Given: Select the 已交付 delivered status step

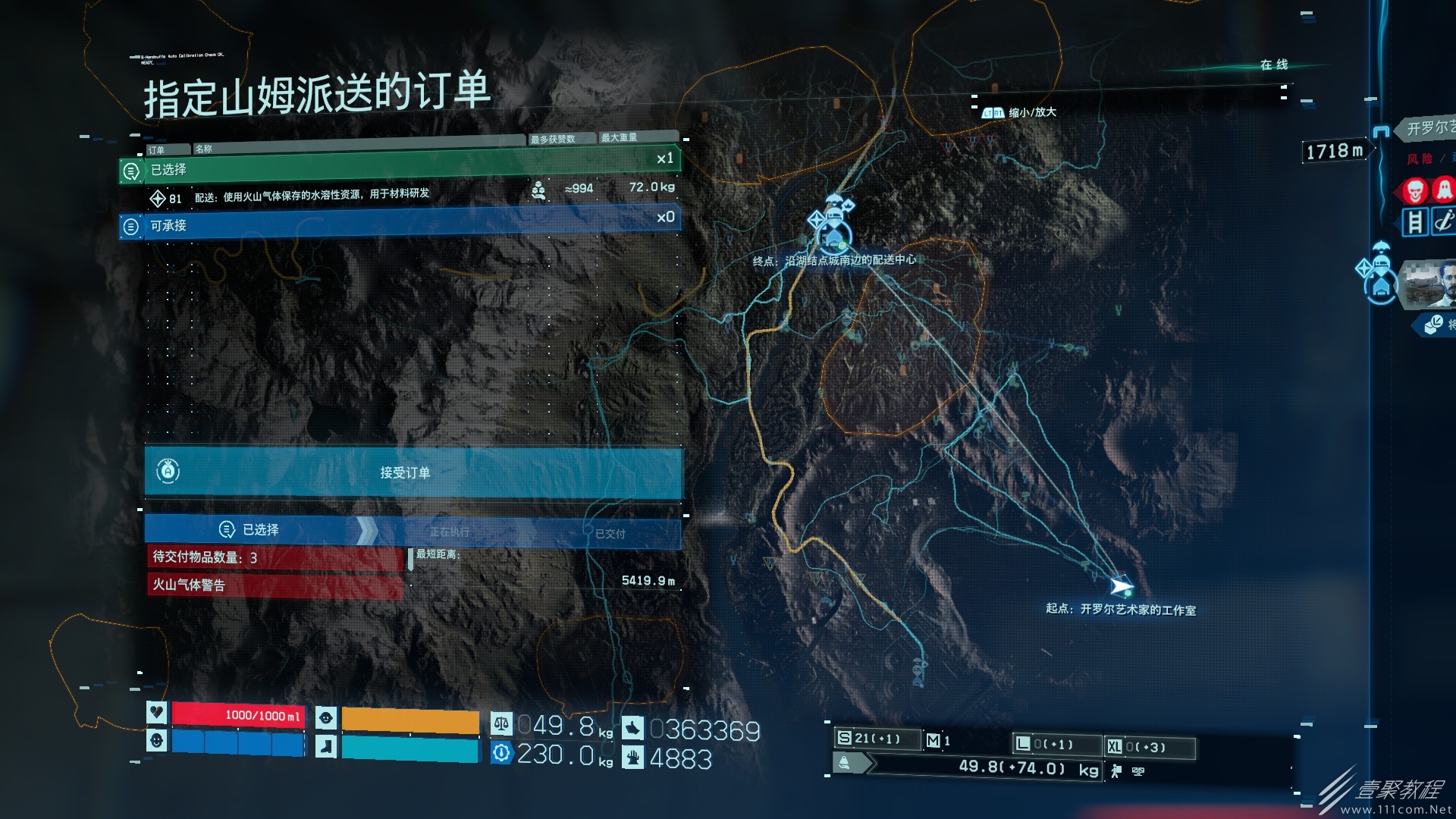Looking at the screenshot, I should pyautogui.click(x=610, y=534).
